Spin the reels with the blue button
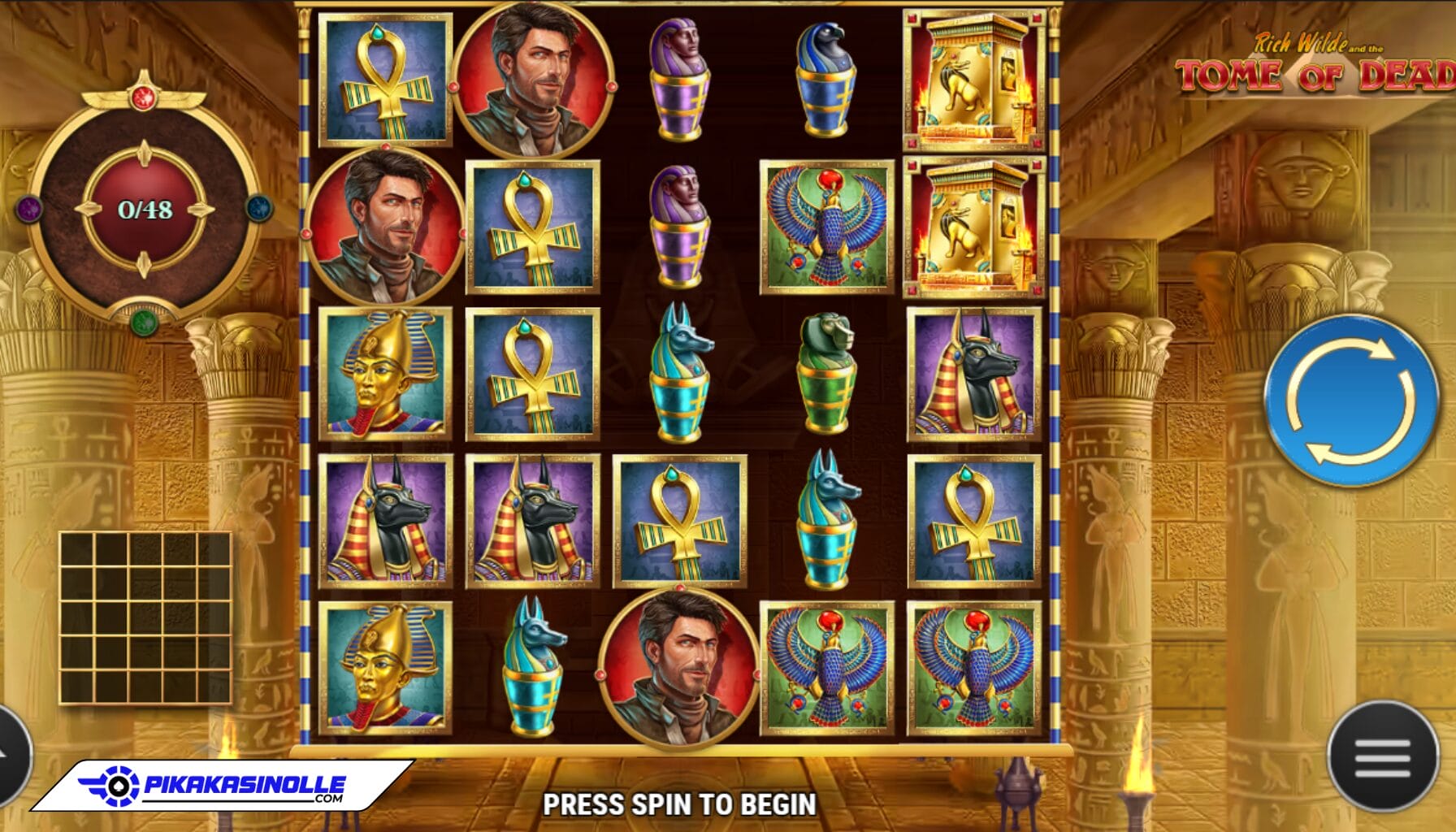The height and width of the screenshot is (832, 1456). tap(1350, 401)
